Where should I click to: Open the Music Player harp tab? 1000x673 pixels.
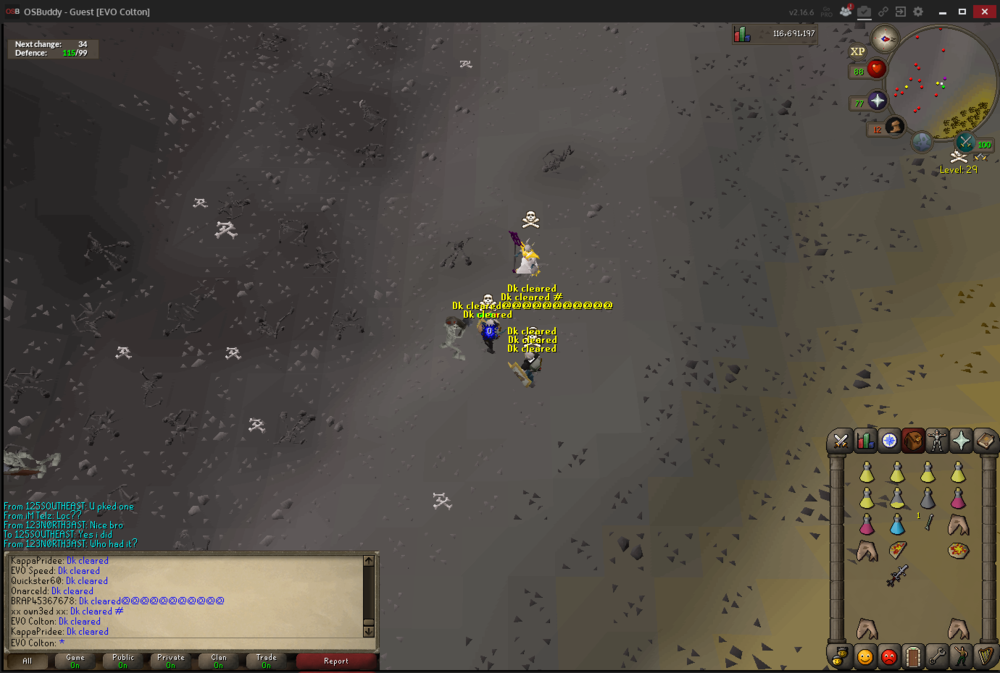[x=984, y=657]
